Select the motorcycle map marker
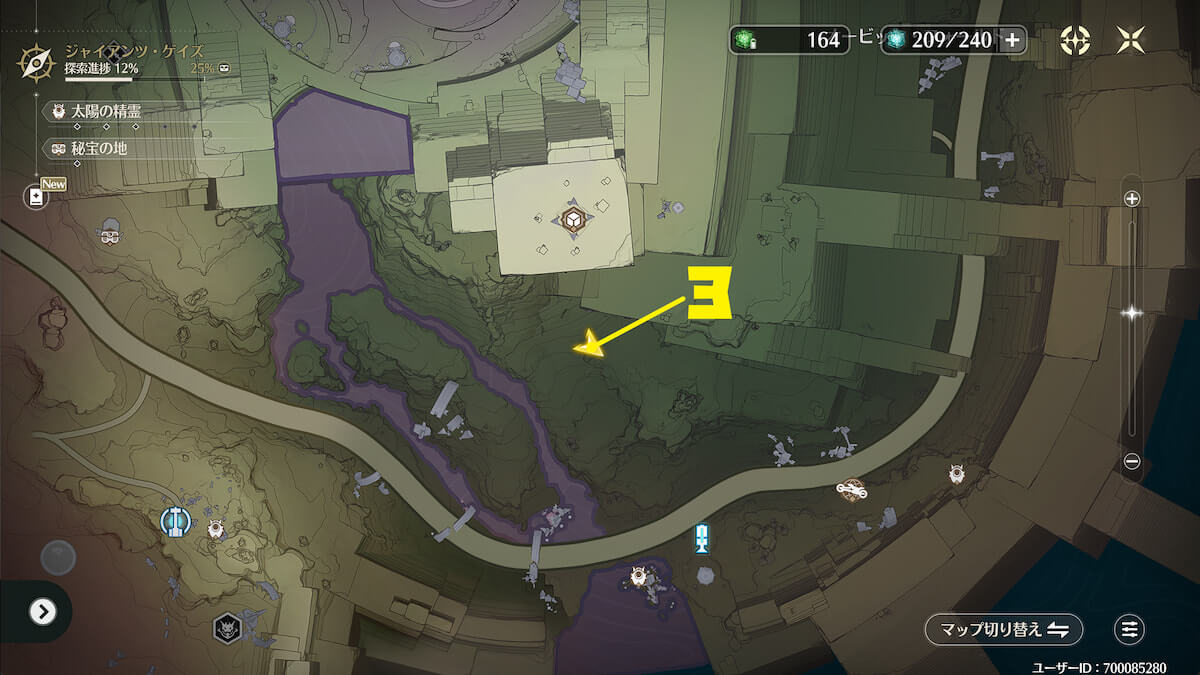Screen dimensions: 1200x675 pos(851,489)
